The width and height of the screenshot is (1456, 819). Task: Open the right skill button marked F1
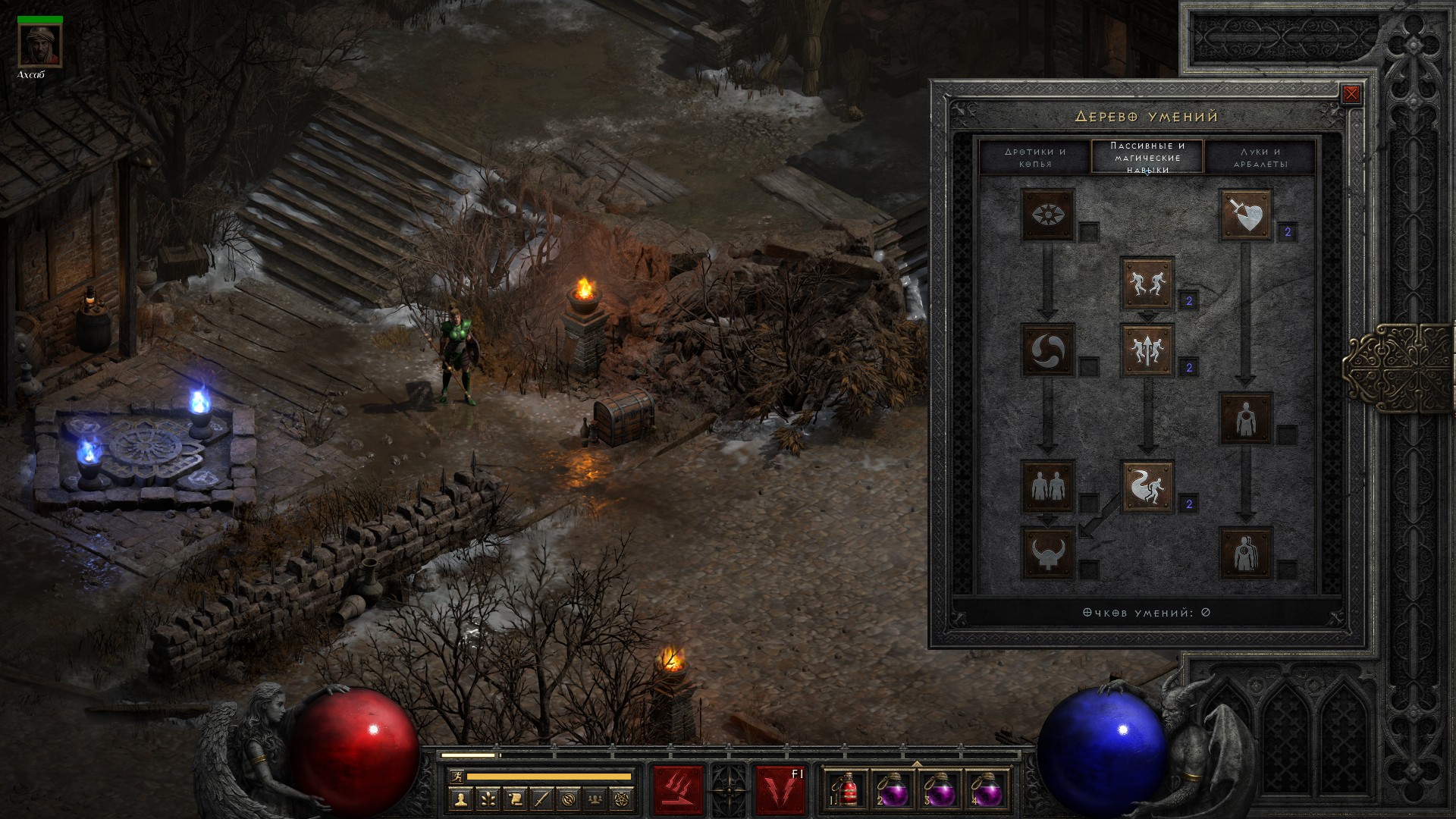(780, 790)
